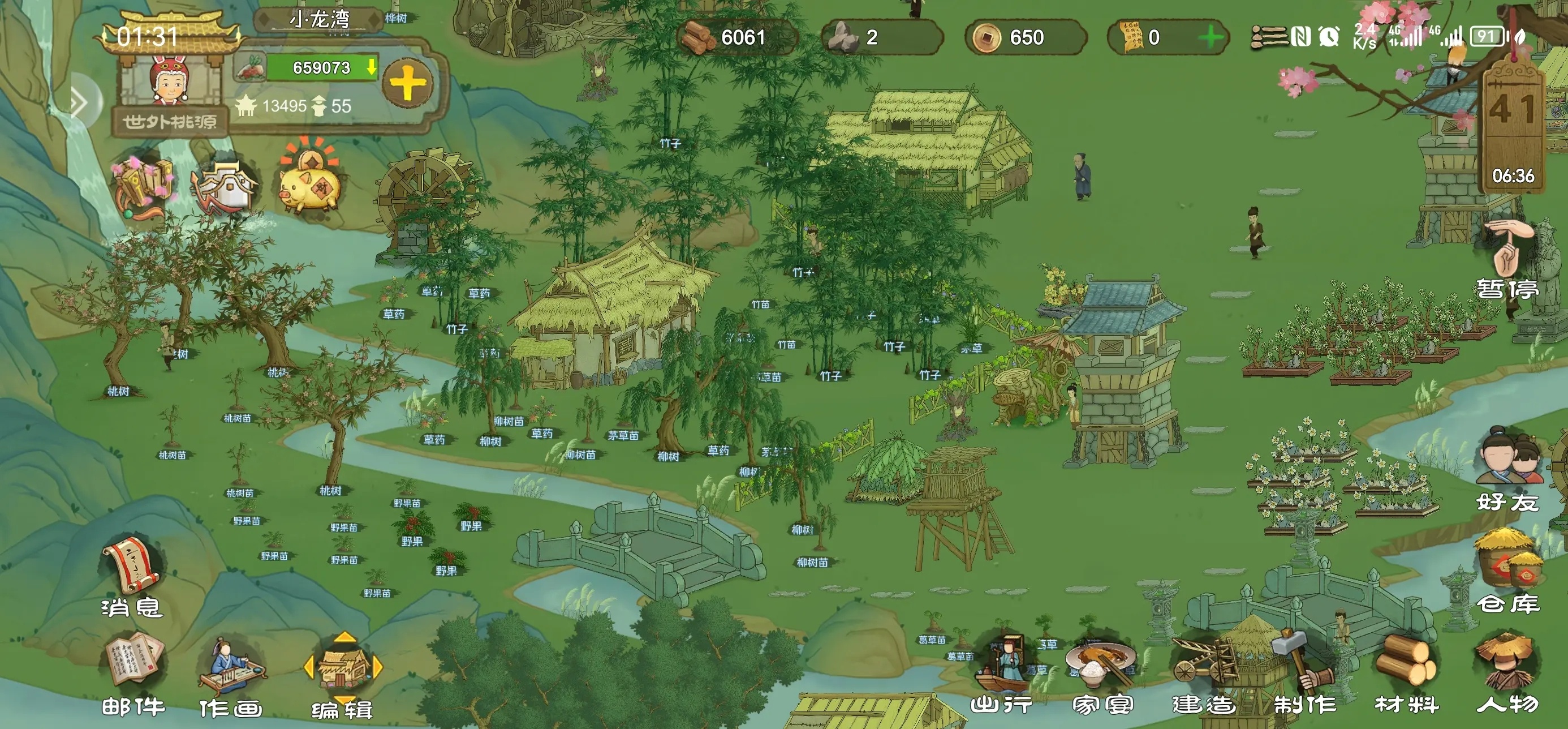Open the white palace building icon
Screen dimensions: 1568x729
point(225,185)
